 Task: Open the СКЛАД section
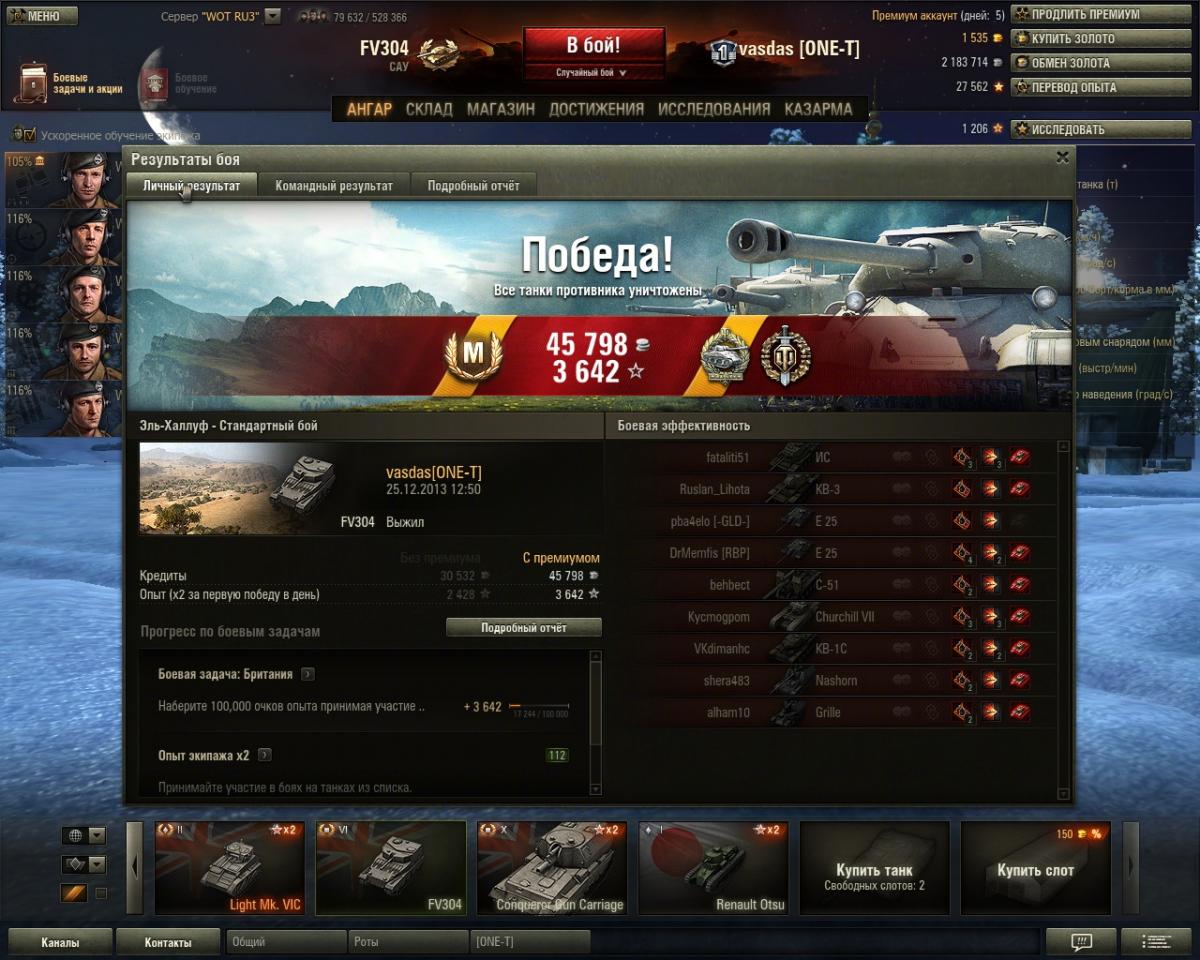pyautogui.click(x=429, y=109)
